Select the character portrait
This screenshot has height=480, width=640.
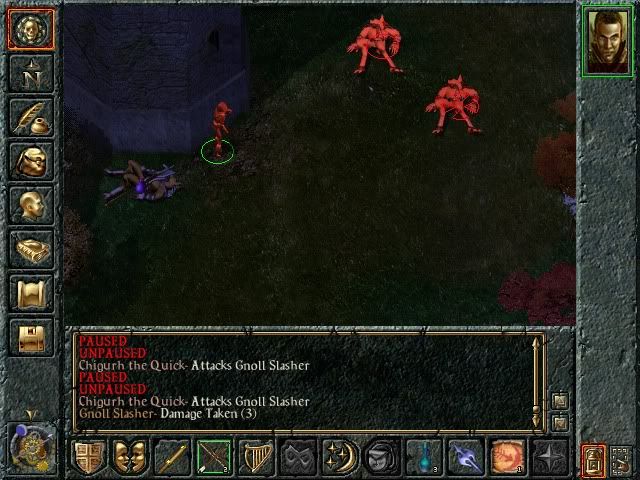coord(607,41)
